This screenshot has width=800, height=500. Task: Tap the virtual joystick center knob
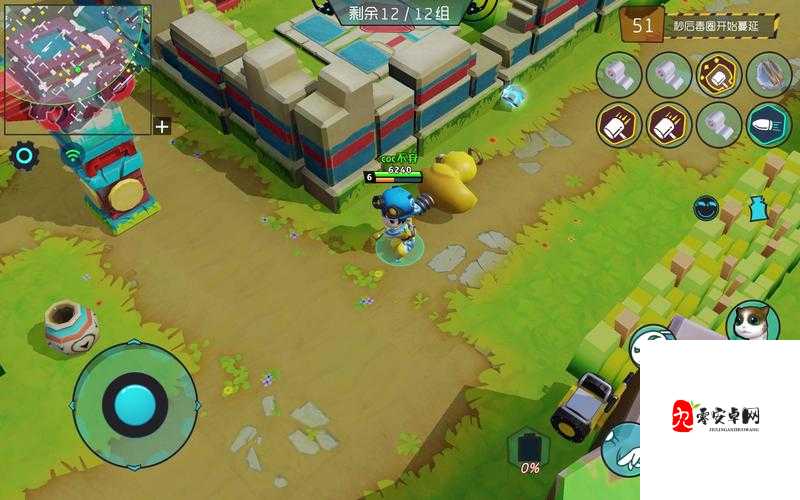point(135,404)
